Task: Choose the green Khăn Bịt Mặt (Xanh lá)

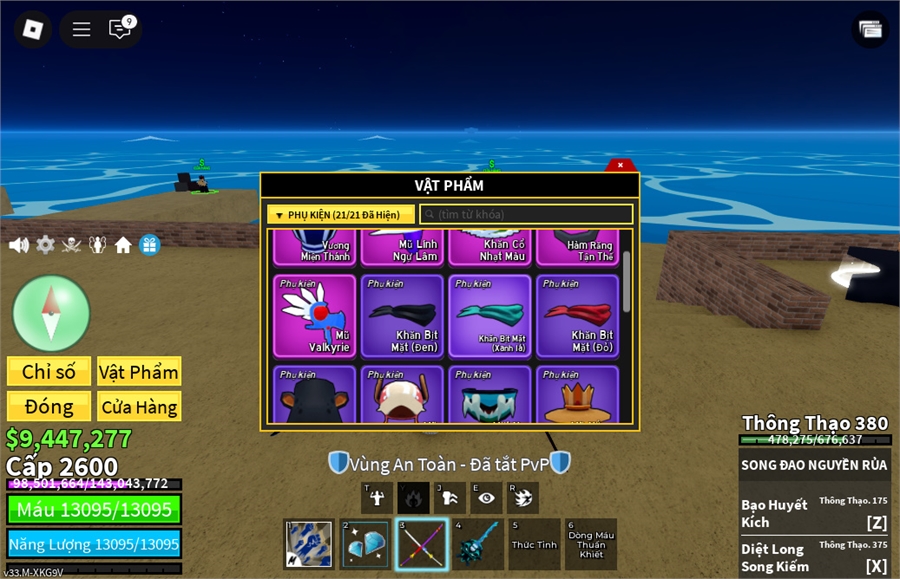Action: [x=489, y=316]
